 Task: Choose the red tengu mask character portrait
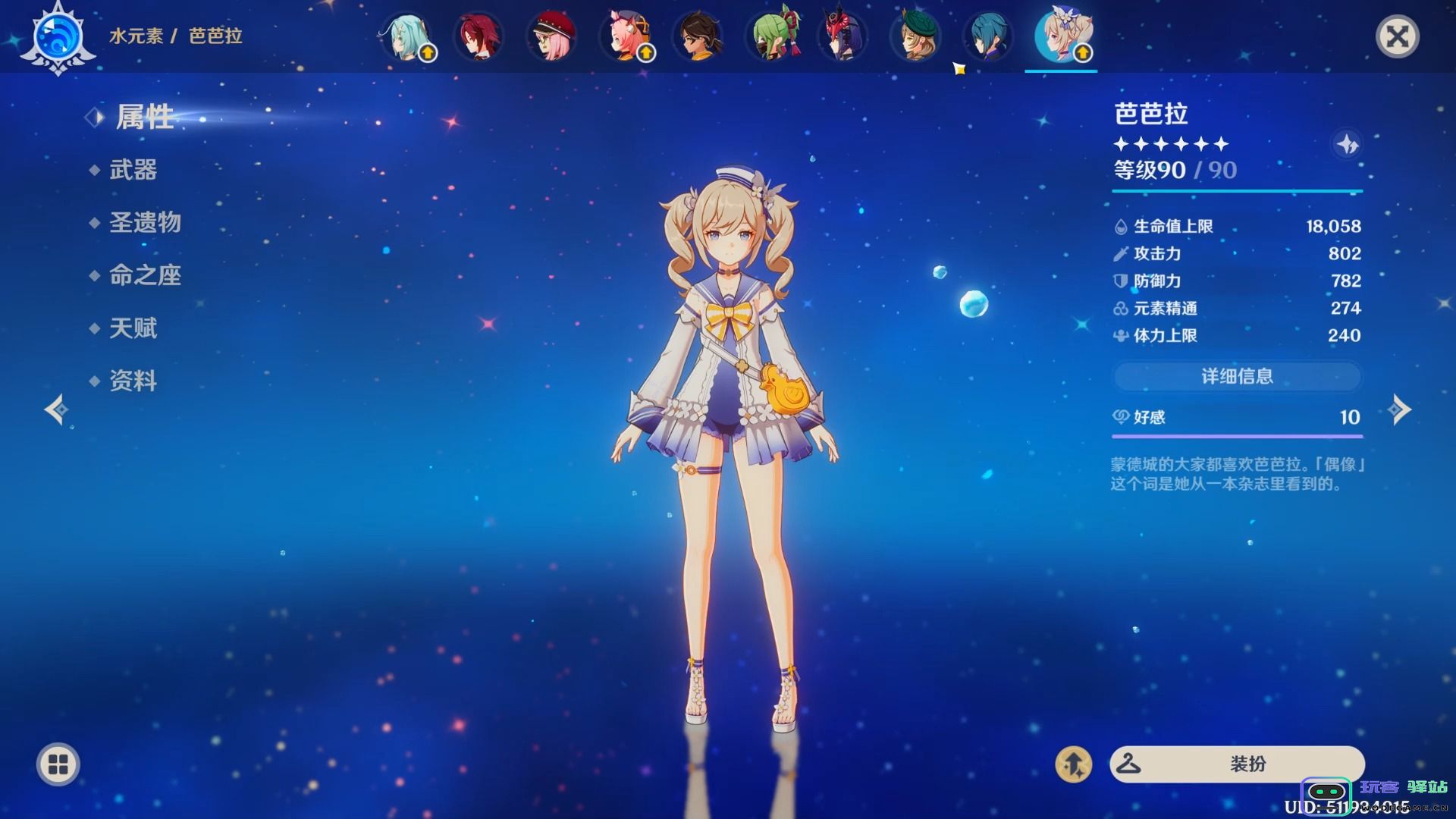843,36
